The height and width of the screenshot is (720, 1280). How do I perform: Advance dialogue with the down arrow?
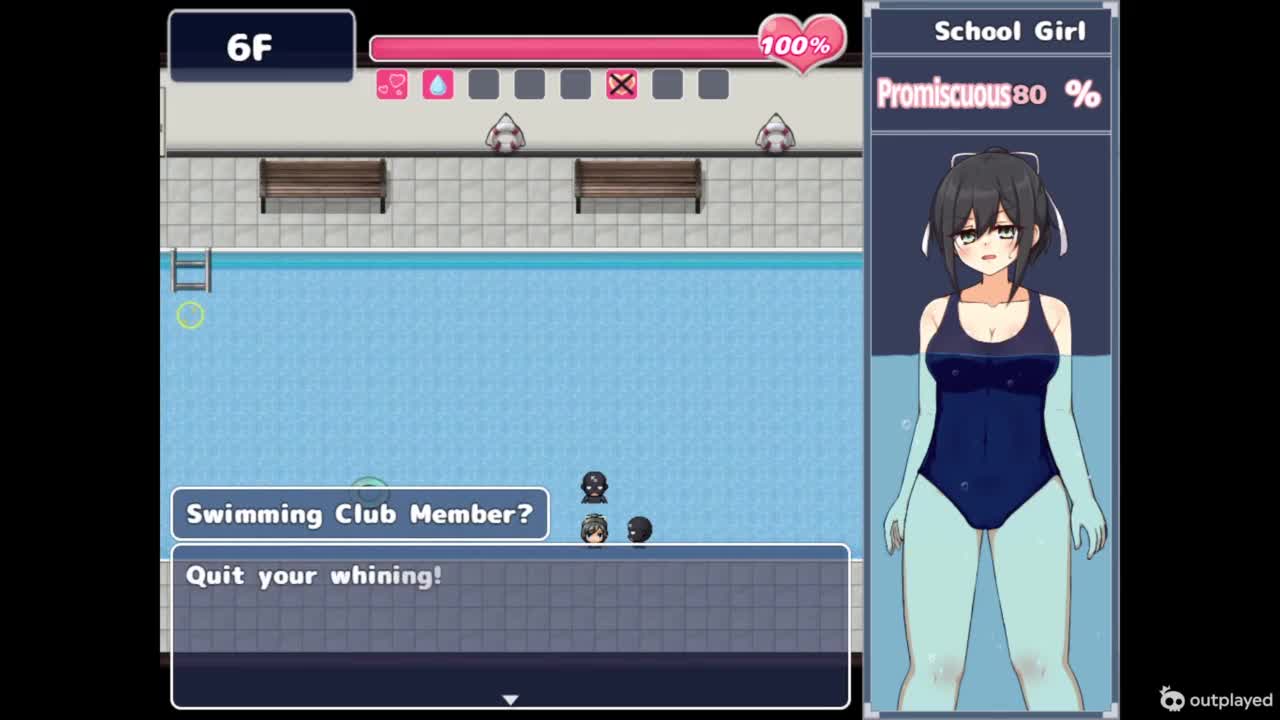510,699
